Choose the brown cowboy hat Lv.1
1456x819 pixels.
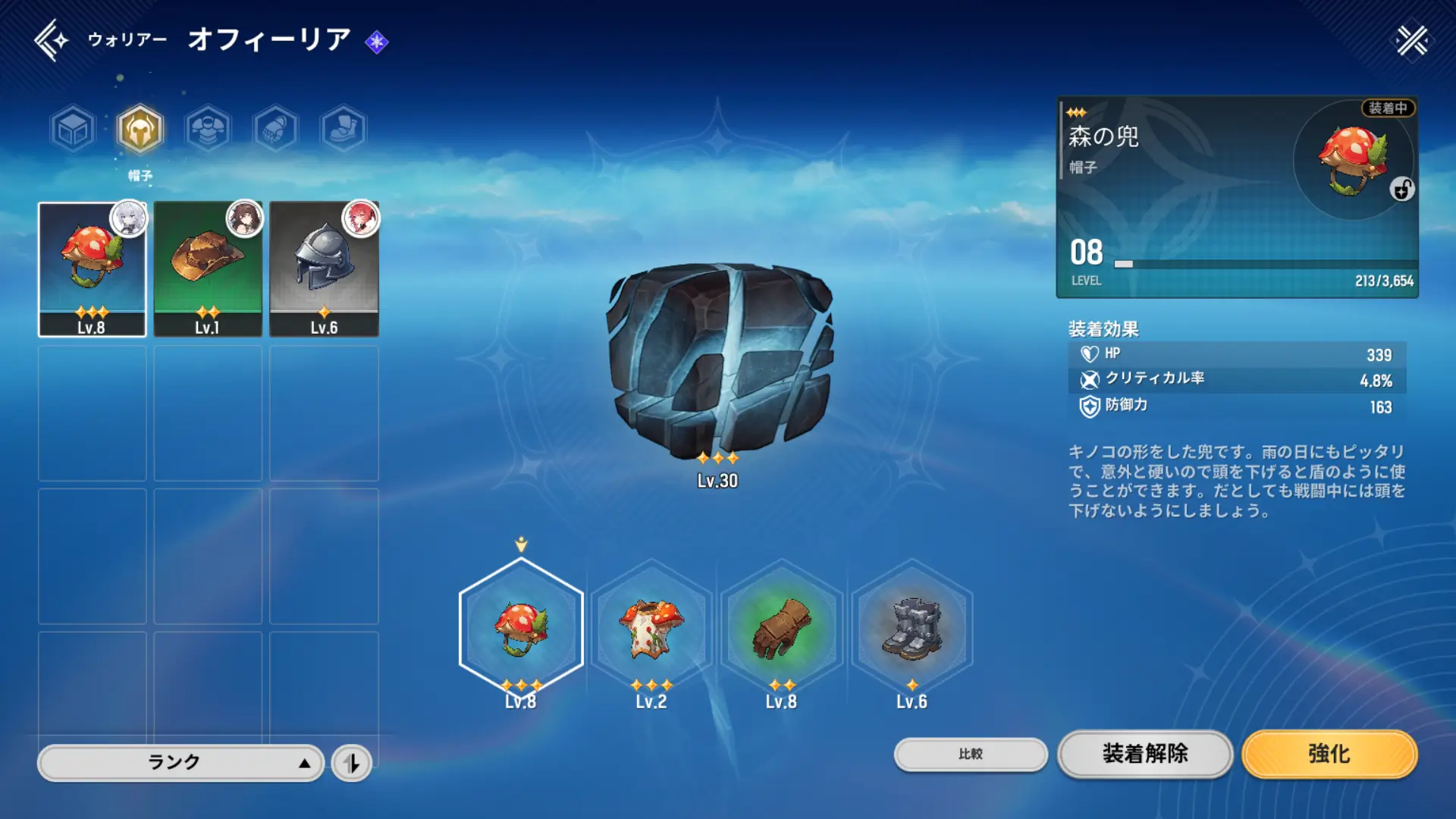pyautogui.click(x=208, y=268)
